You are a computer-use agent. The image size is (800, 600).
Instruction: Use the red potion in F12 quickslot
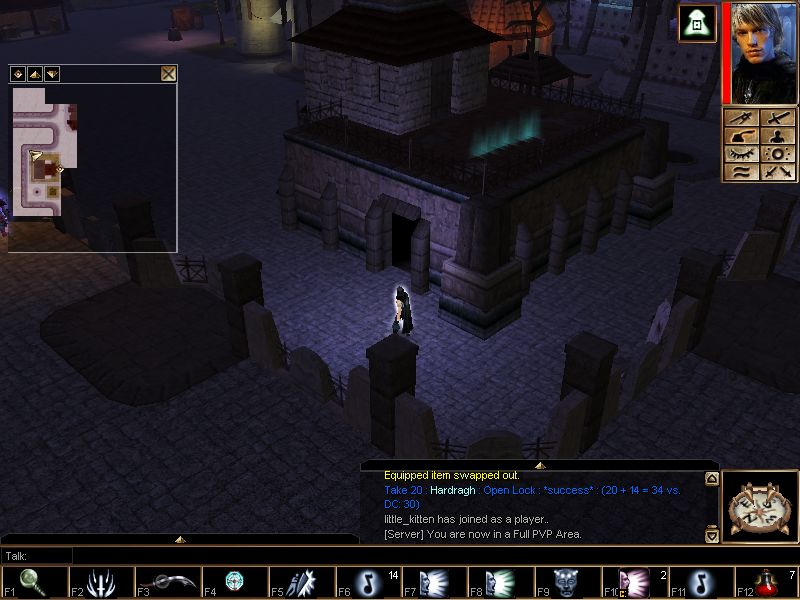(767, 582)
